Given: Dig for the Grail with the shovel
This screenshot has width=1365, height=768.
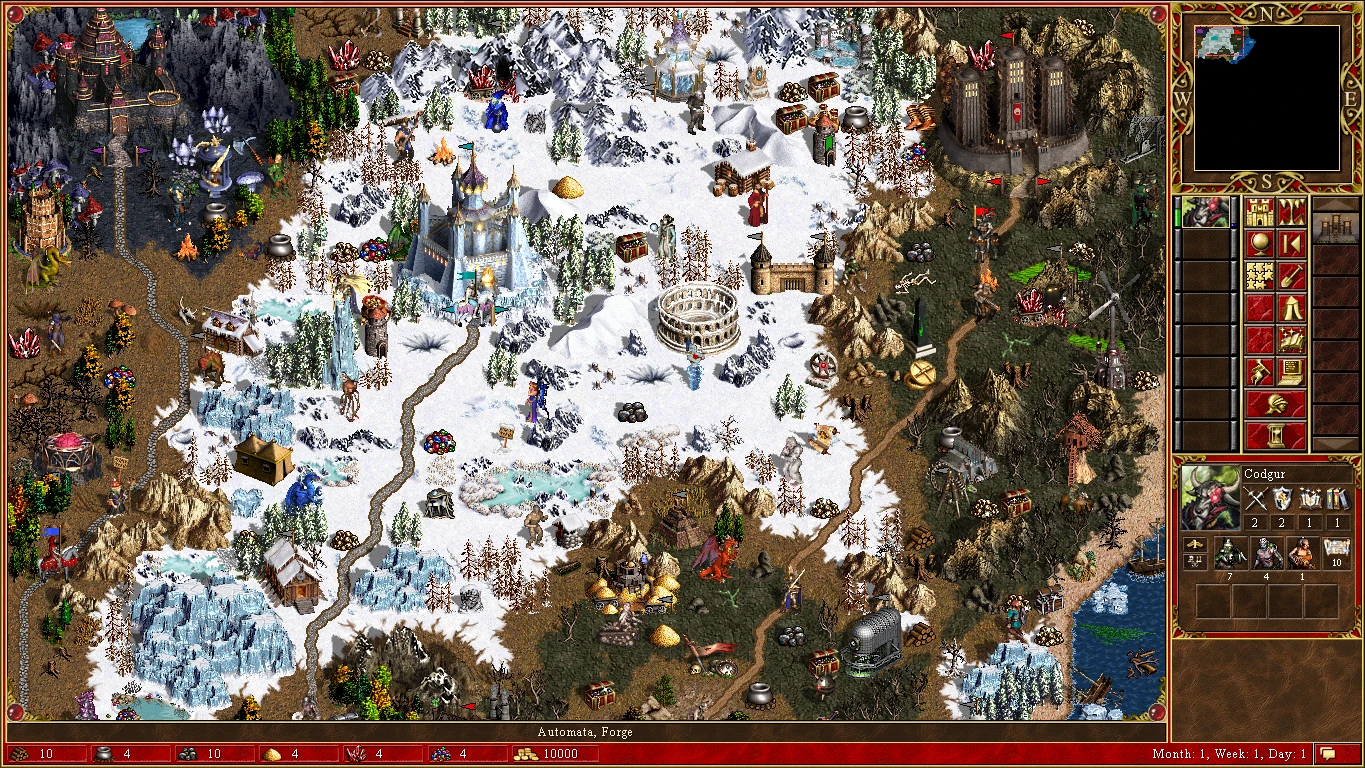Looking at the screenshot, I should point(1292,275).
